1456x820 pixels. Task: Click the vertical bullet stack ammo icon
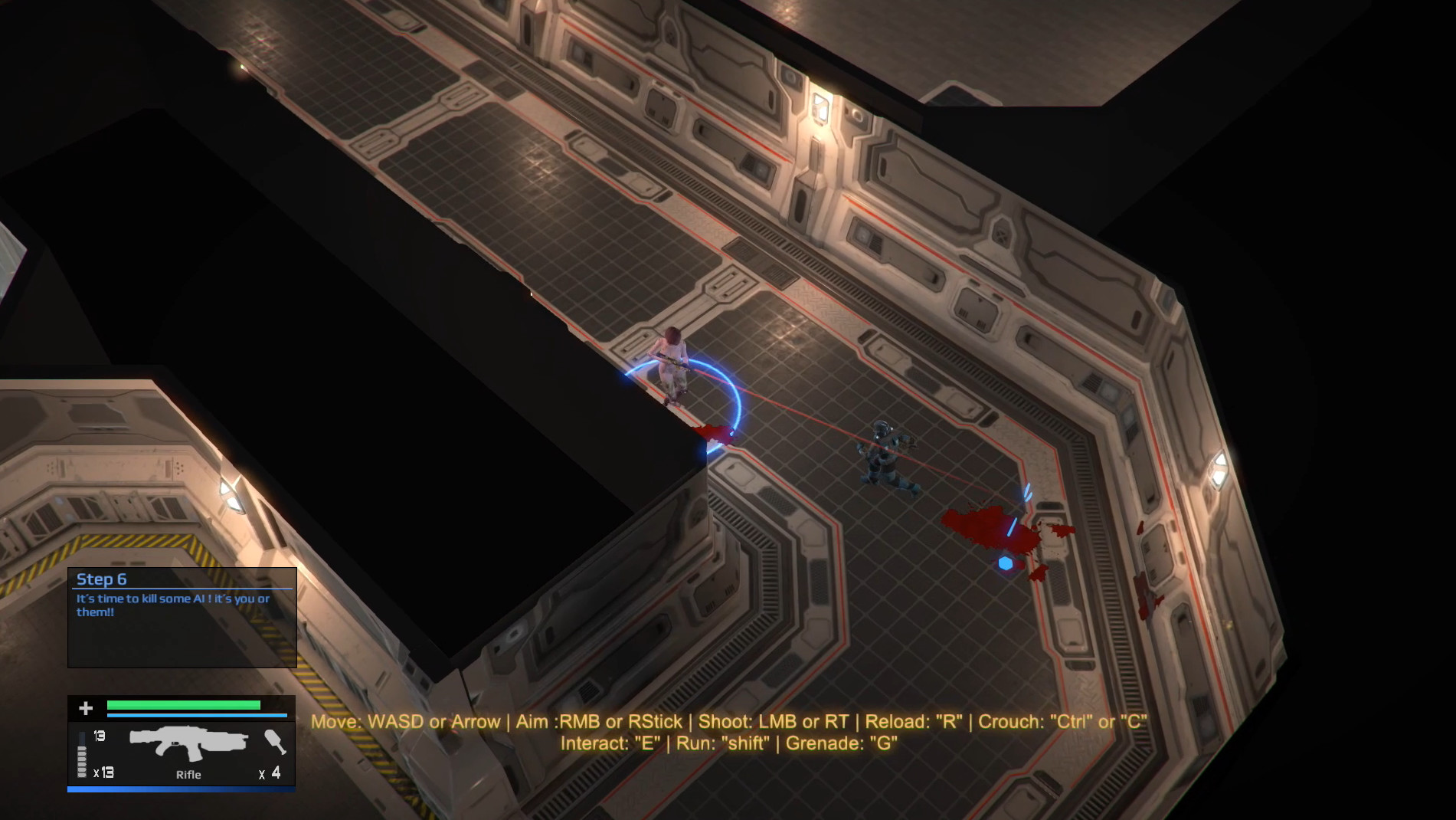pos(82,755)
